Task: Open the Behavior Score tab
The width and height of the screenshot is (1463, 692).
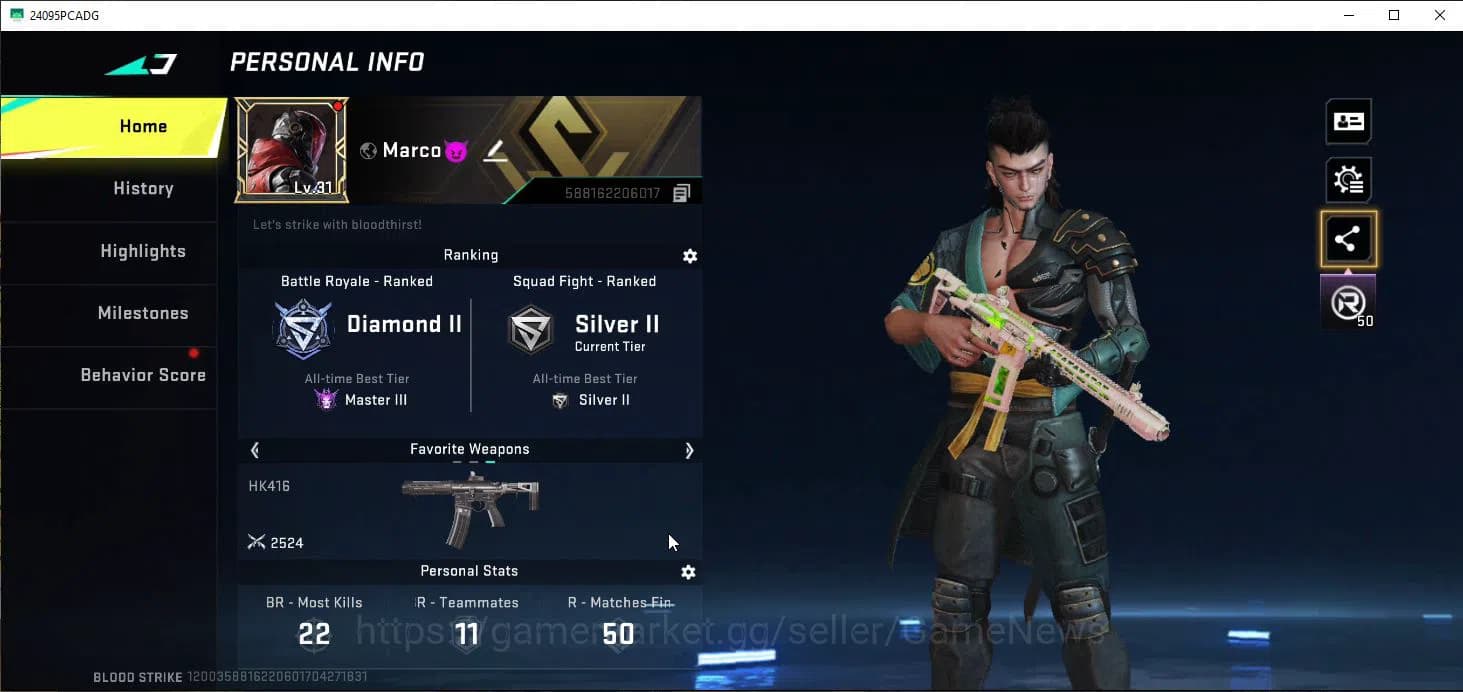Action: (x=143, y=375)
